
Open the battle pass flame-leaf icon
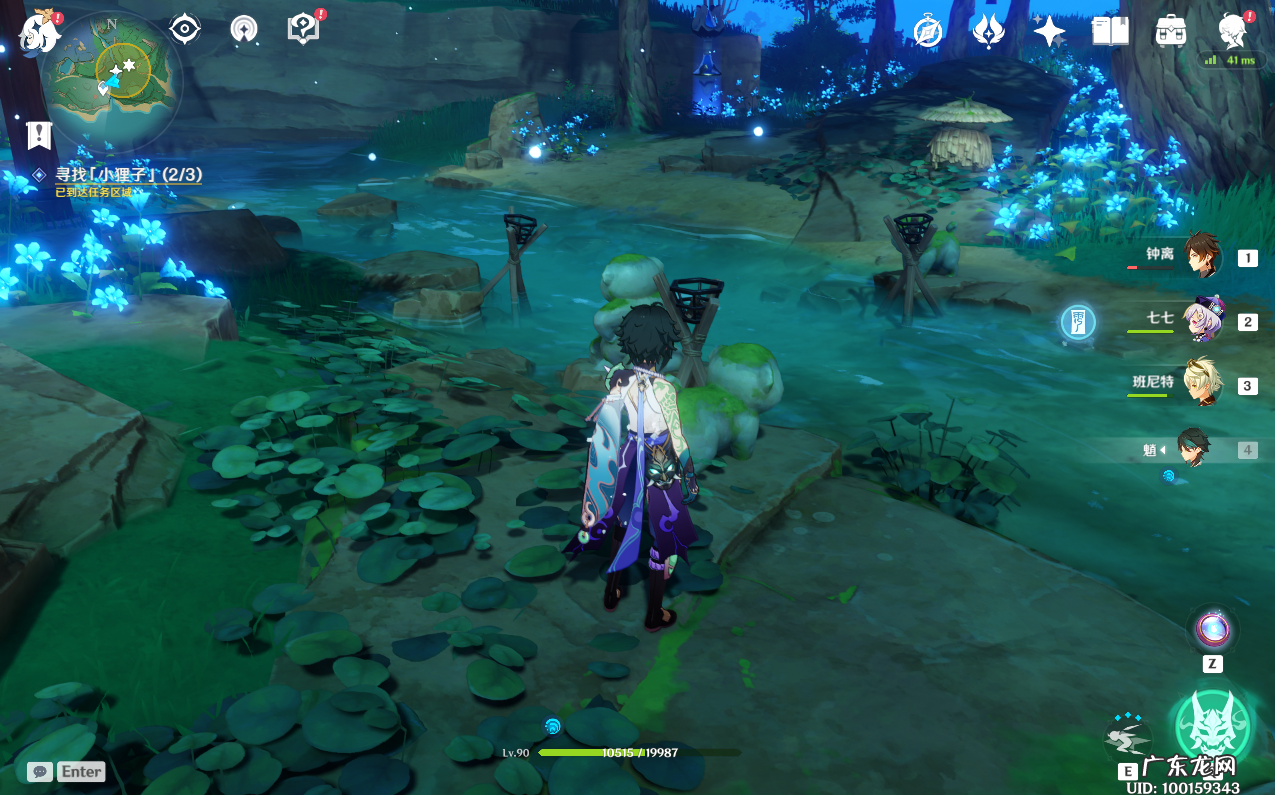tap(988, 32)
